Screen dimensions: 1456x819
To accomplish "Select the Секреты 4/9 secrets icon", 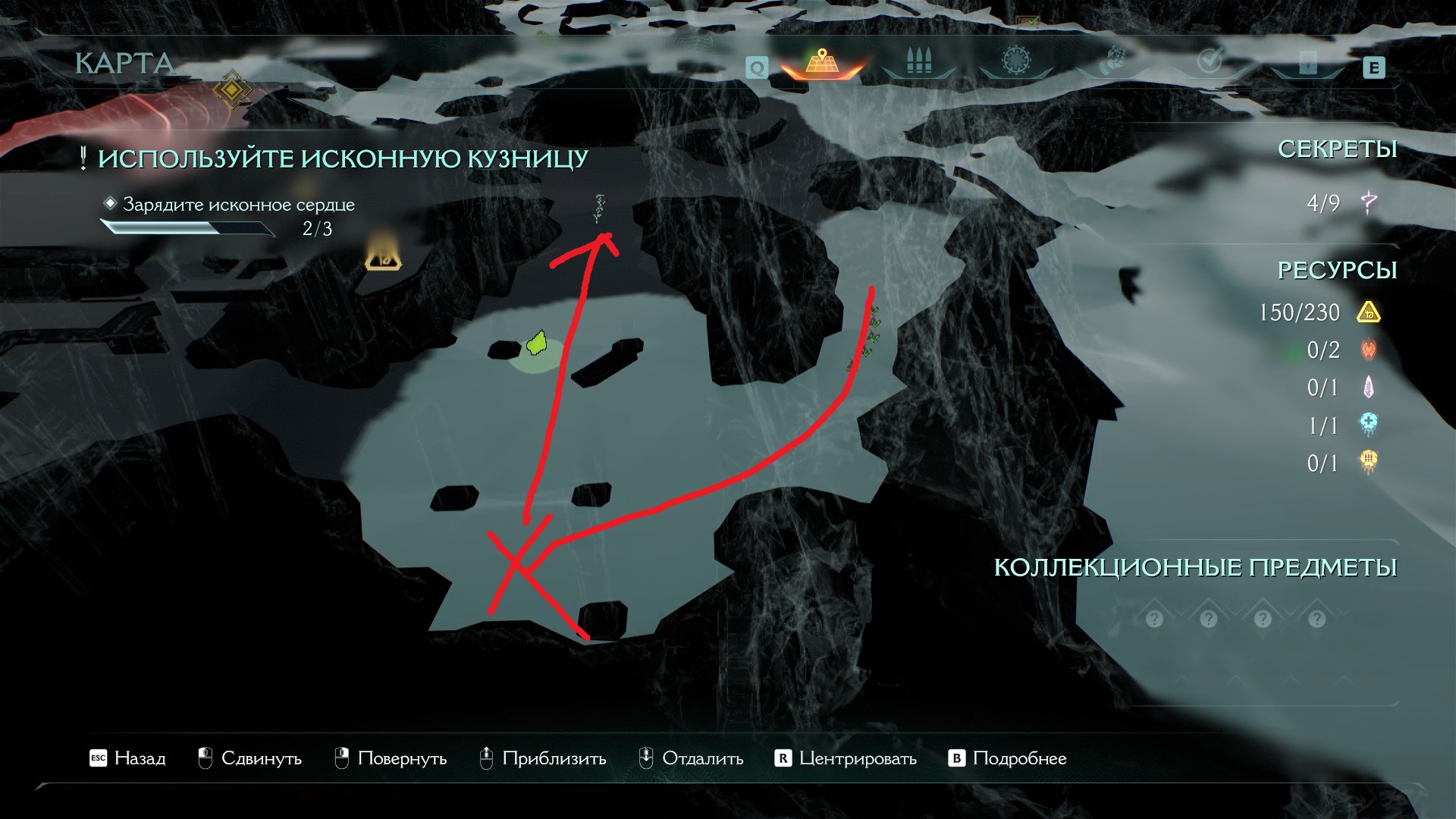I will coord(1369,202).
